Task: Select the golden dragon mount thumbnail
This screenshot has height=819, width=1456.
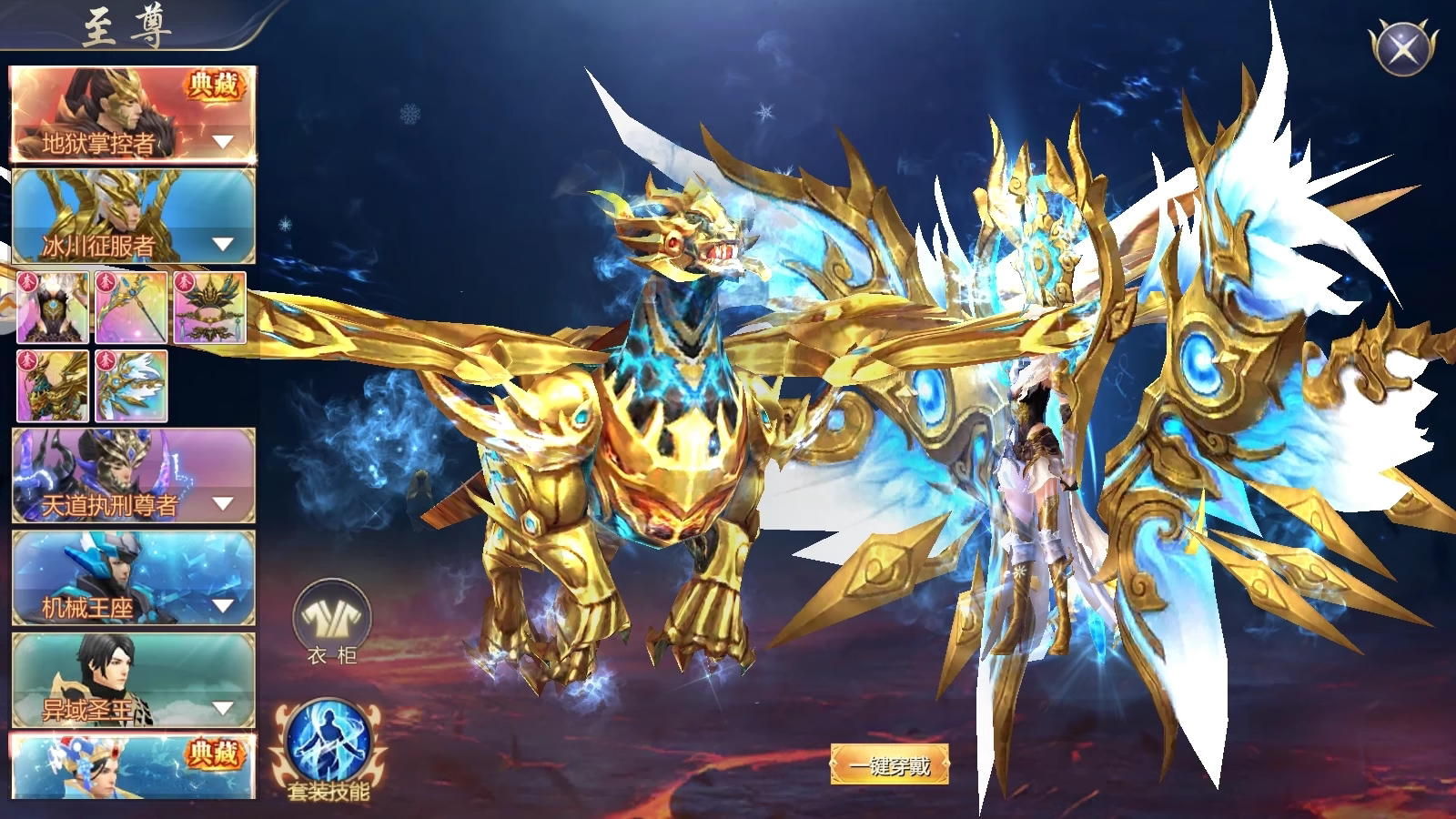Action: 53,386
